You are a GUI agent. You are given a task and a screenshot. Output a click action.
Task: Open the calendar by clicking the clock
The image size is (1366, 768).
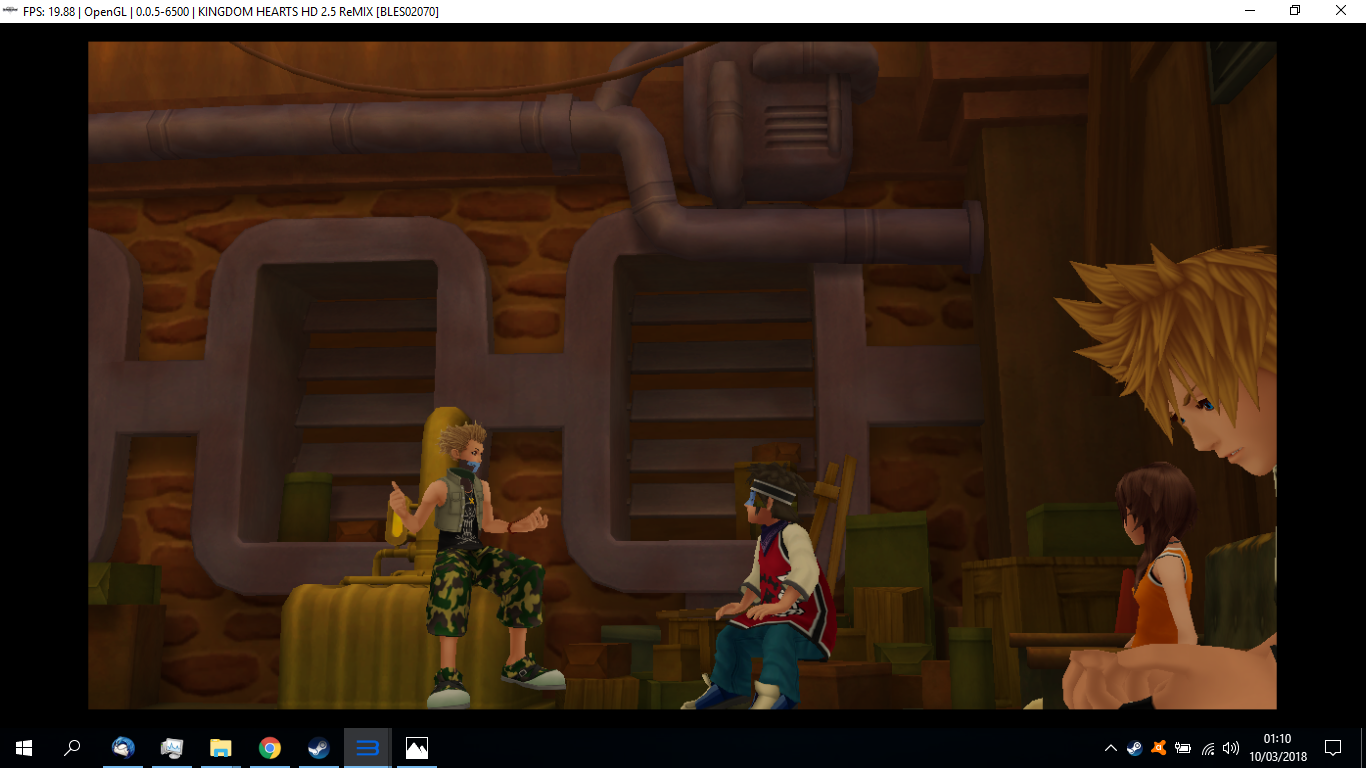(1280, 747)
